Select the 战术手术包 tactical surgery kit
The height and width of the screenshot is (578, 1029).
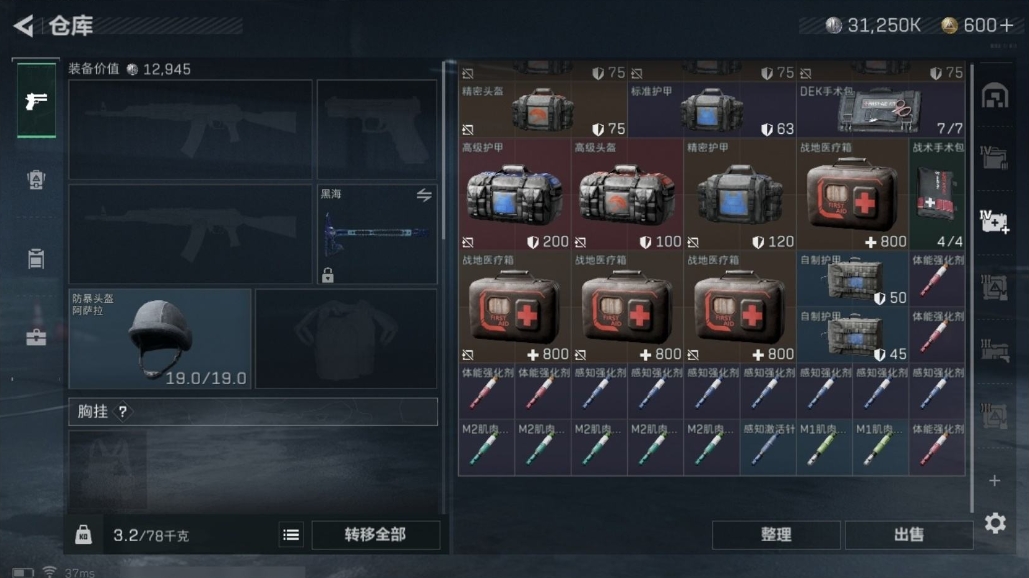pos(937,194)
